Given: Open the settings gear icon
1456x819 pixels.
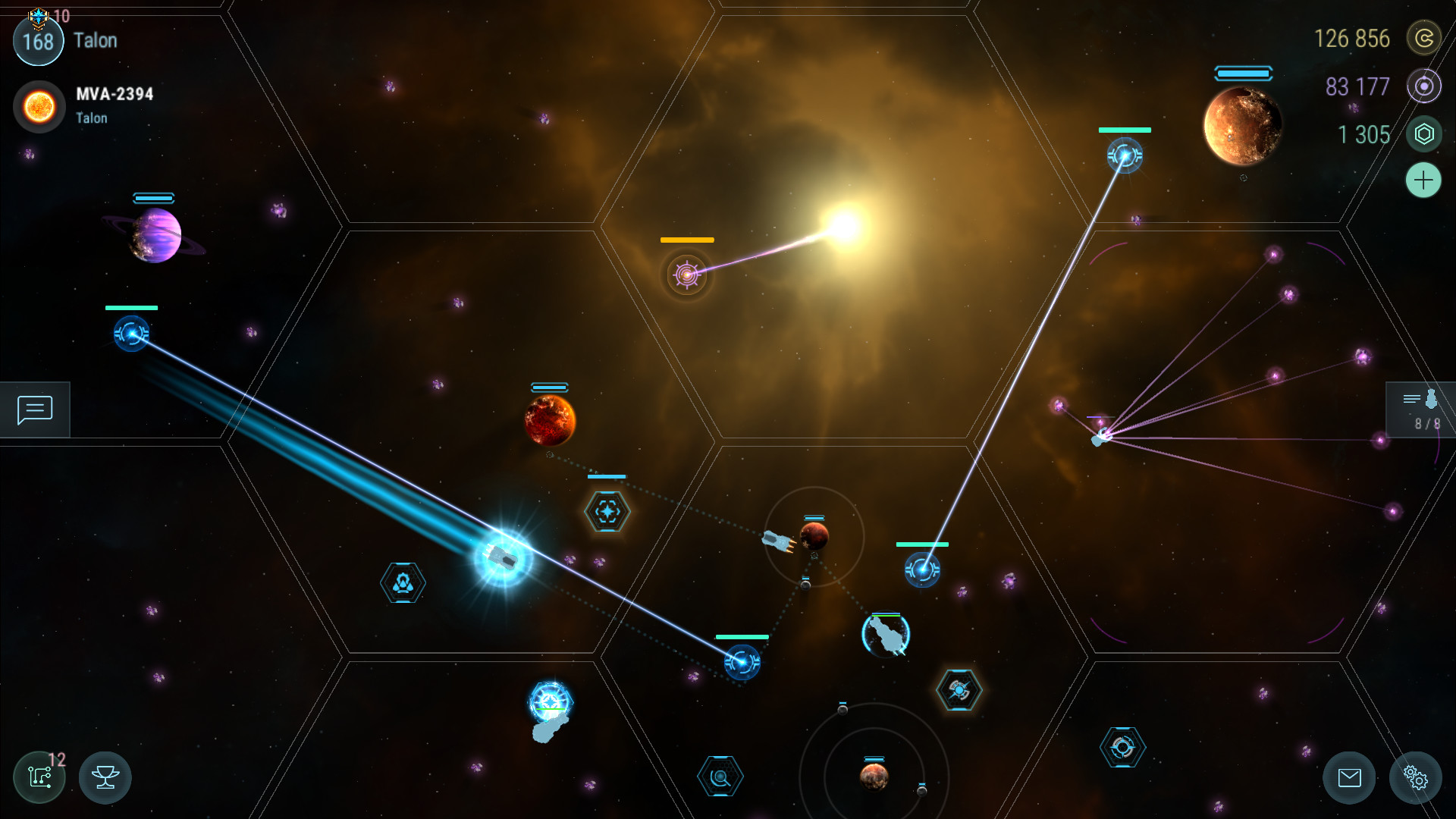Looking at the screenshot, I should coord(1417,777).
